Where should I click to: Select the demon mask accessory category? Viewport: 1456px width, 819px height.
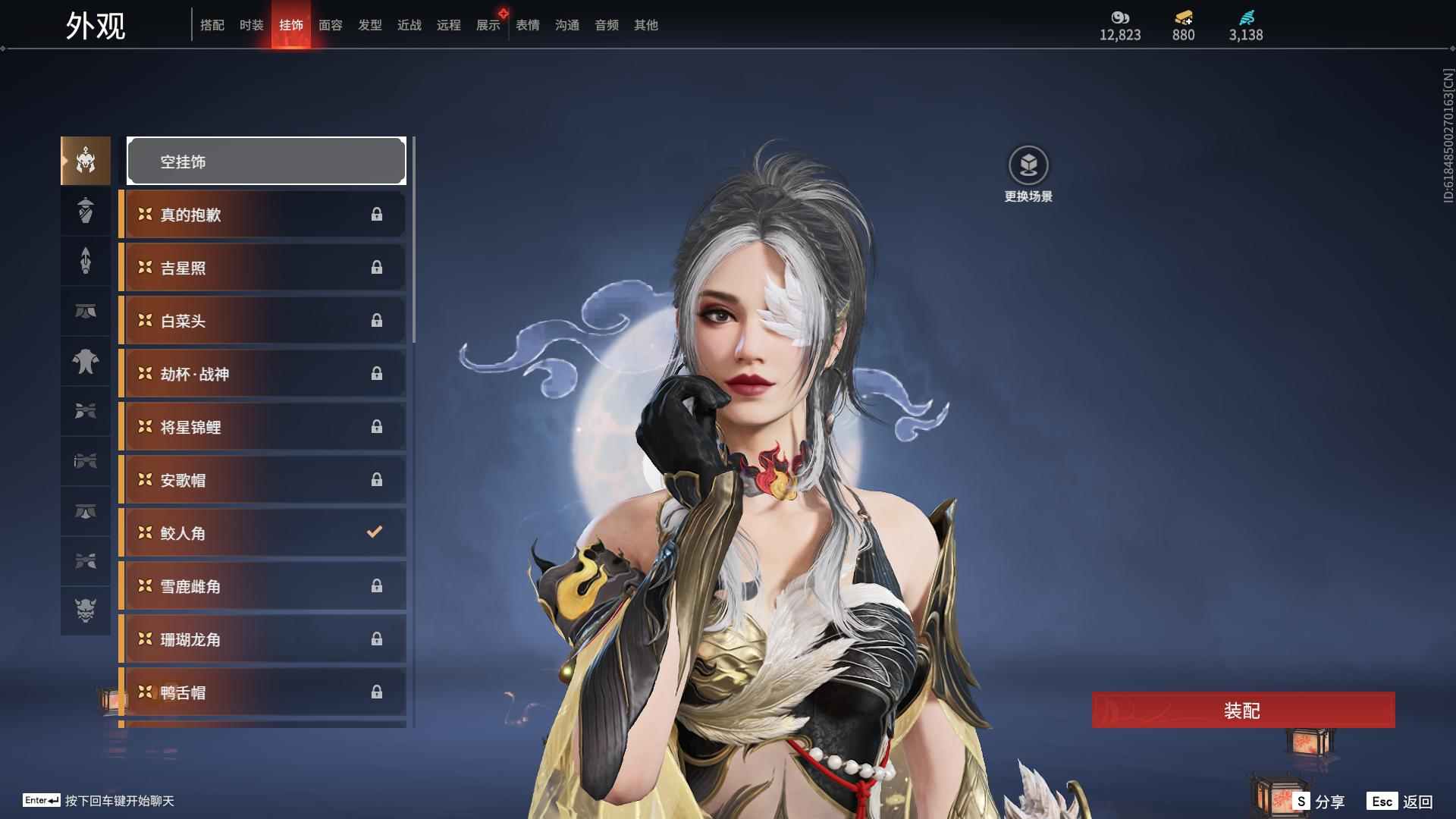coord(86,610)
